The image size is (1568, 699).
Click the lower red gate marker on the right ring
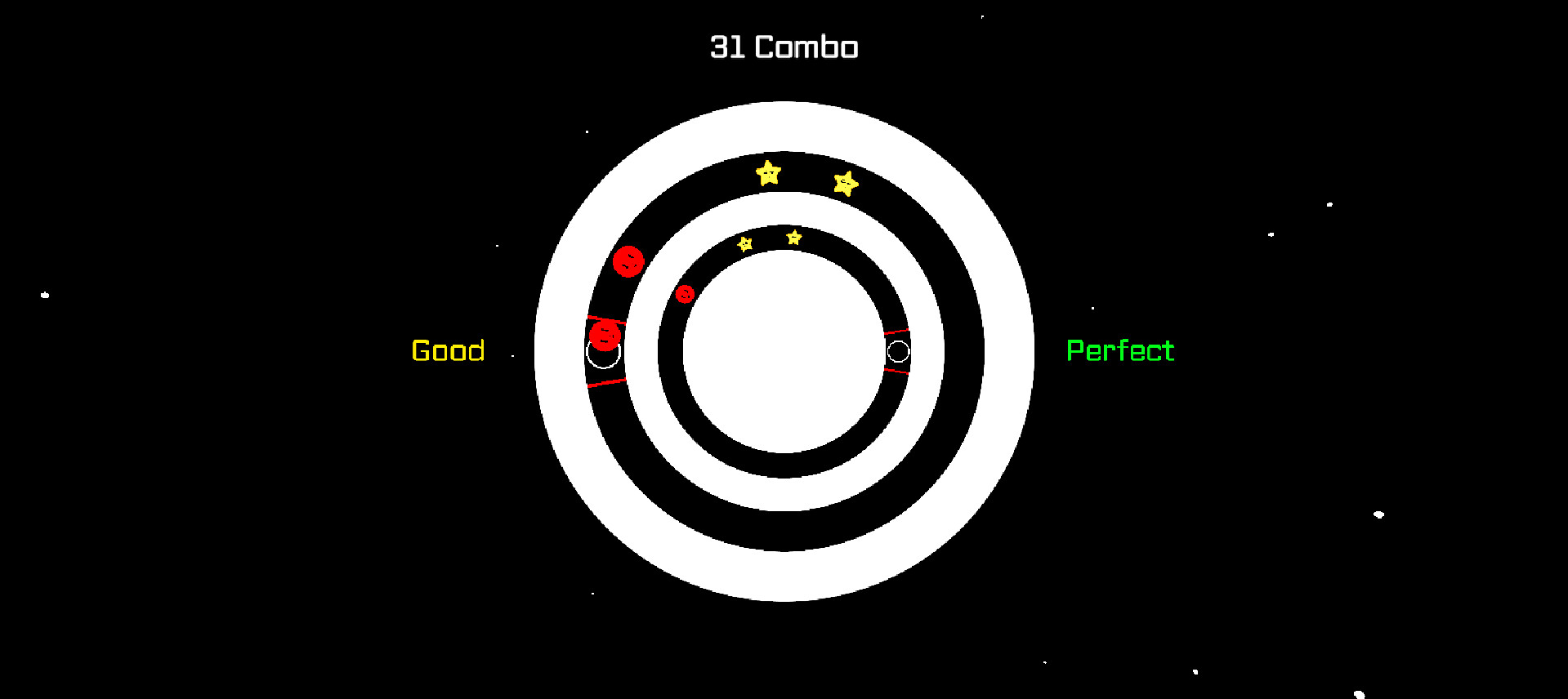pyautogui.click(x=896, y=369)
